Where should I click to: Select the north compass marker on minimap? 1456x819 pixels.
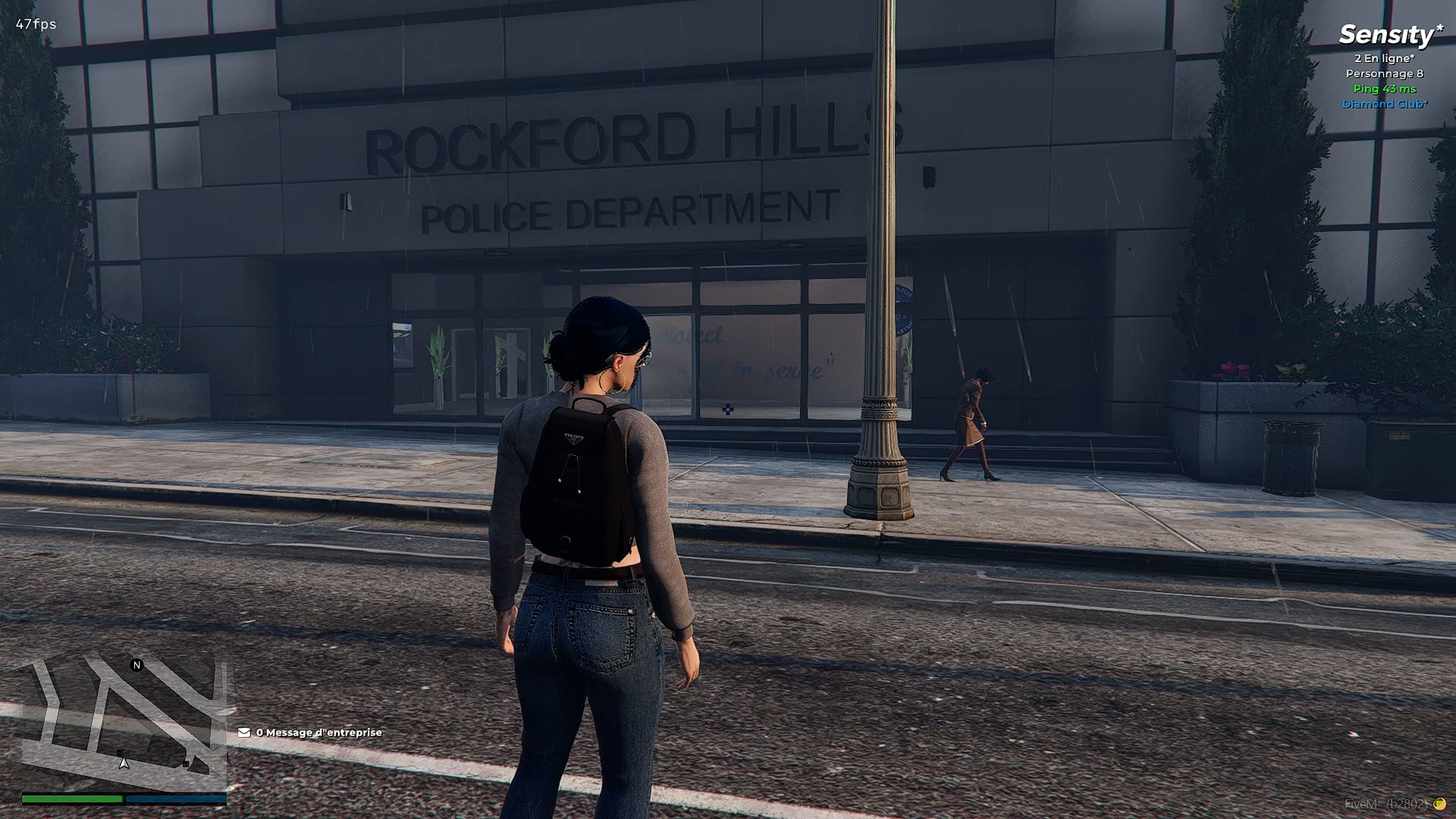pos(137,665)
